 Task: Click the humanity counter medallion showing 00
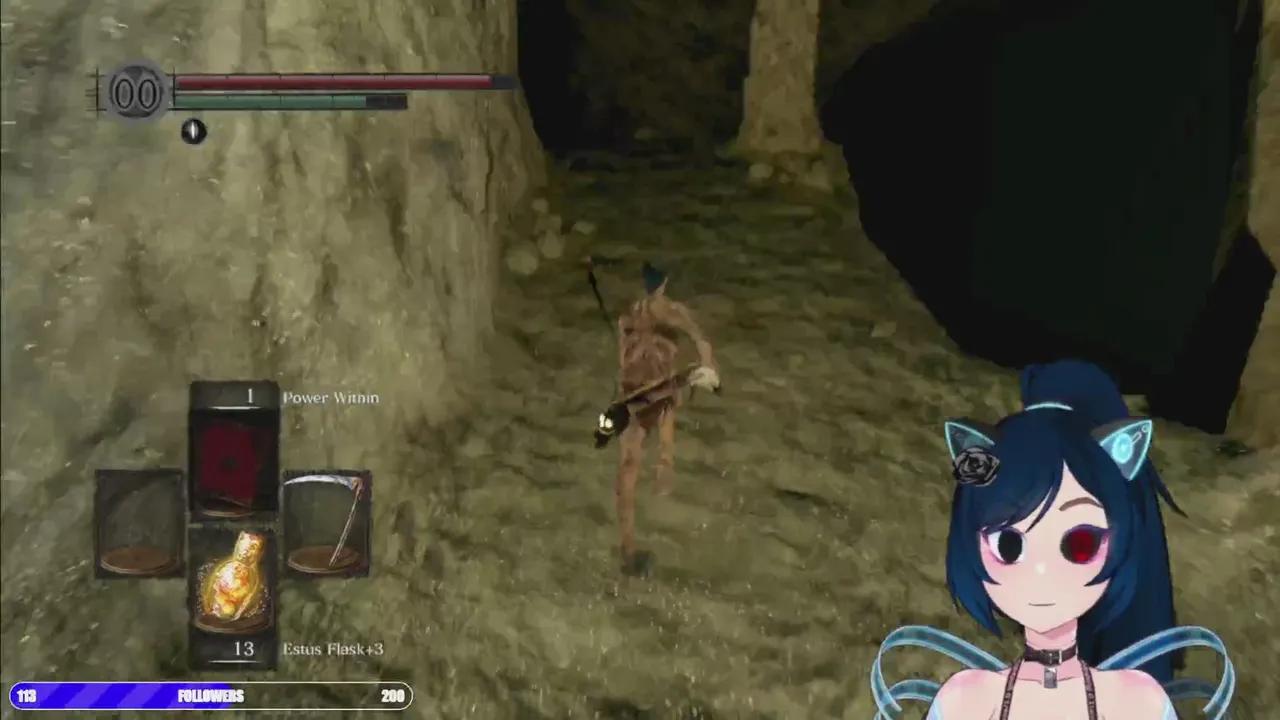pos(137,91)
